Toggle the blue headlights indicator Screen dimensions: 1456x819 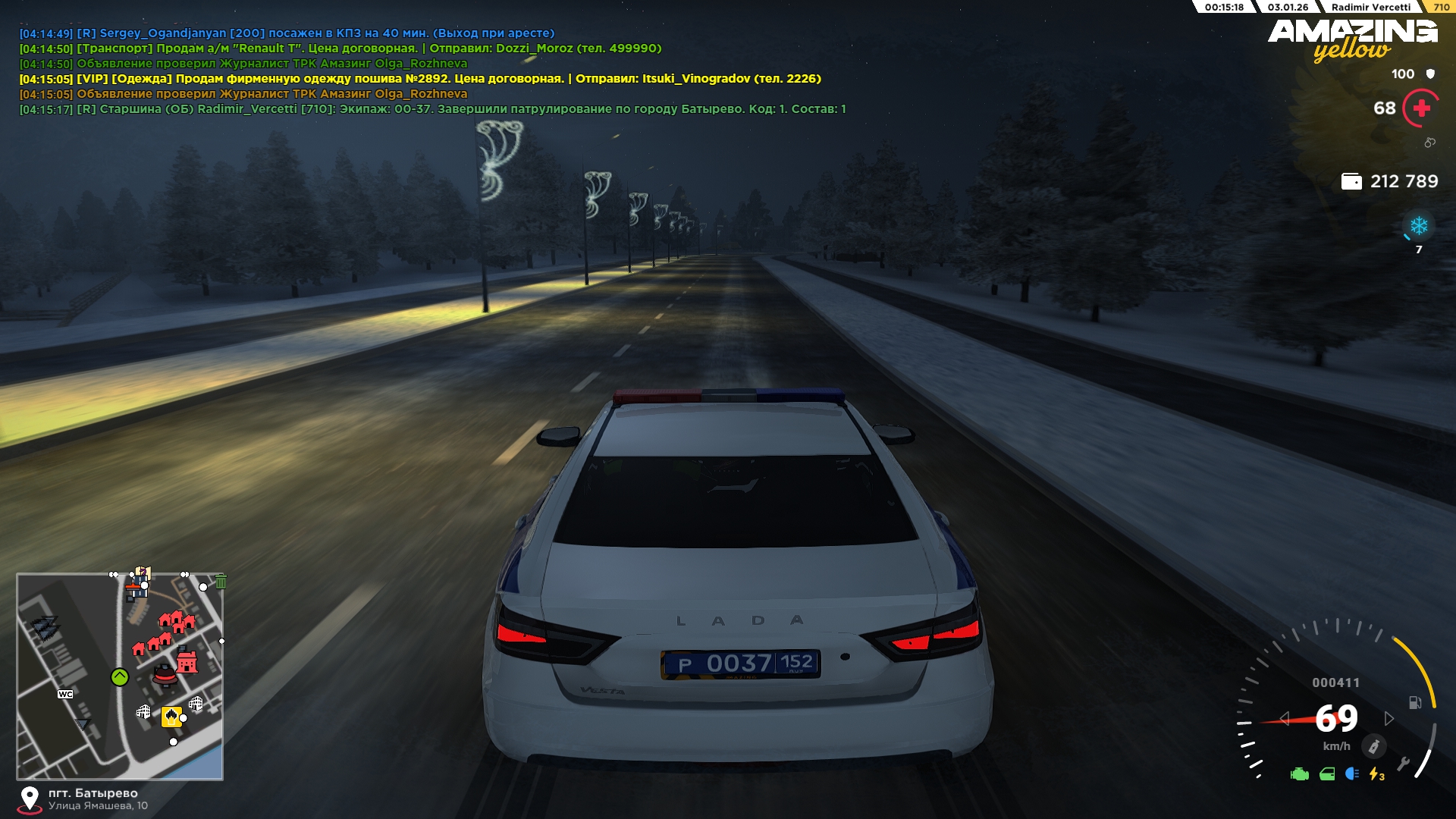click(1351, 774)
